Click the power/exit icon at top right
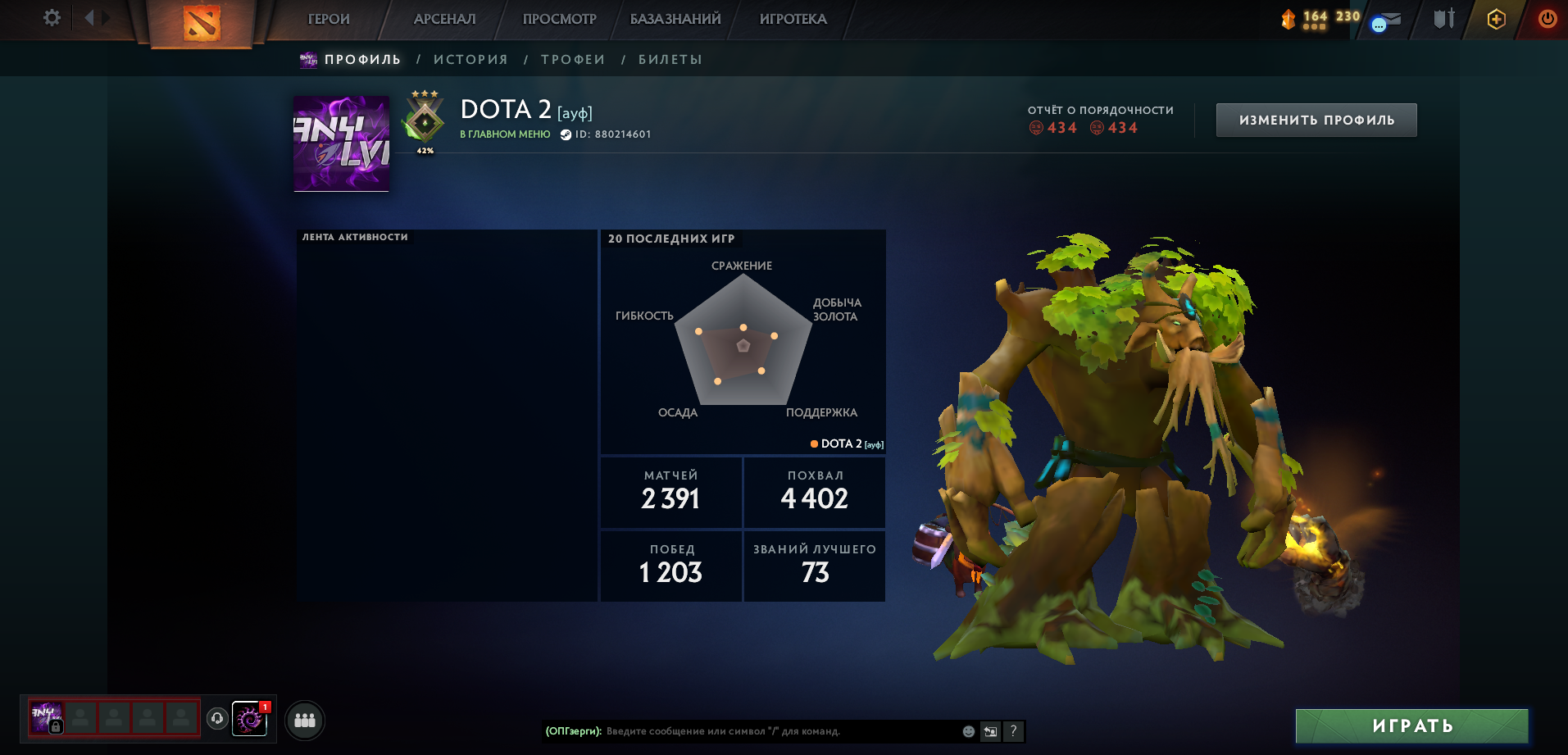Image resolution: width=1568 pixels, height=755 pixels. [1547, 18]
